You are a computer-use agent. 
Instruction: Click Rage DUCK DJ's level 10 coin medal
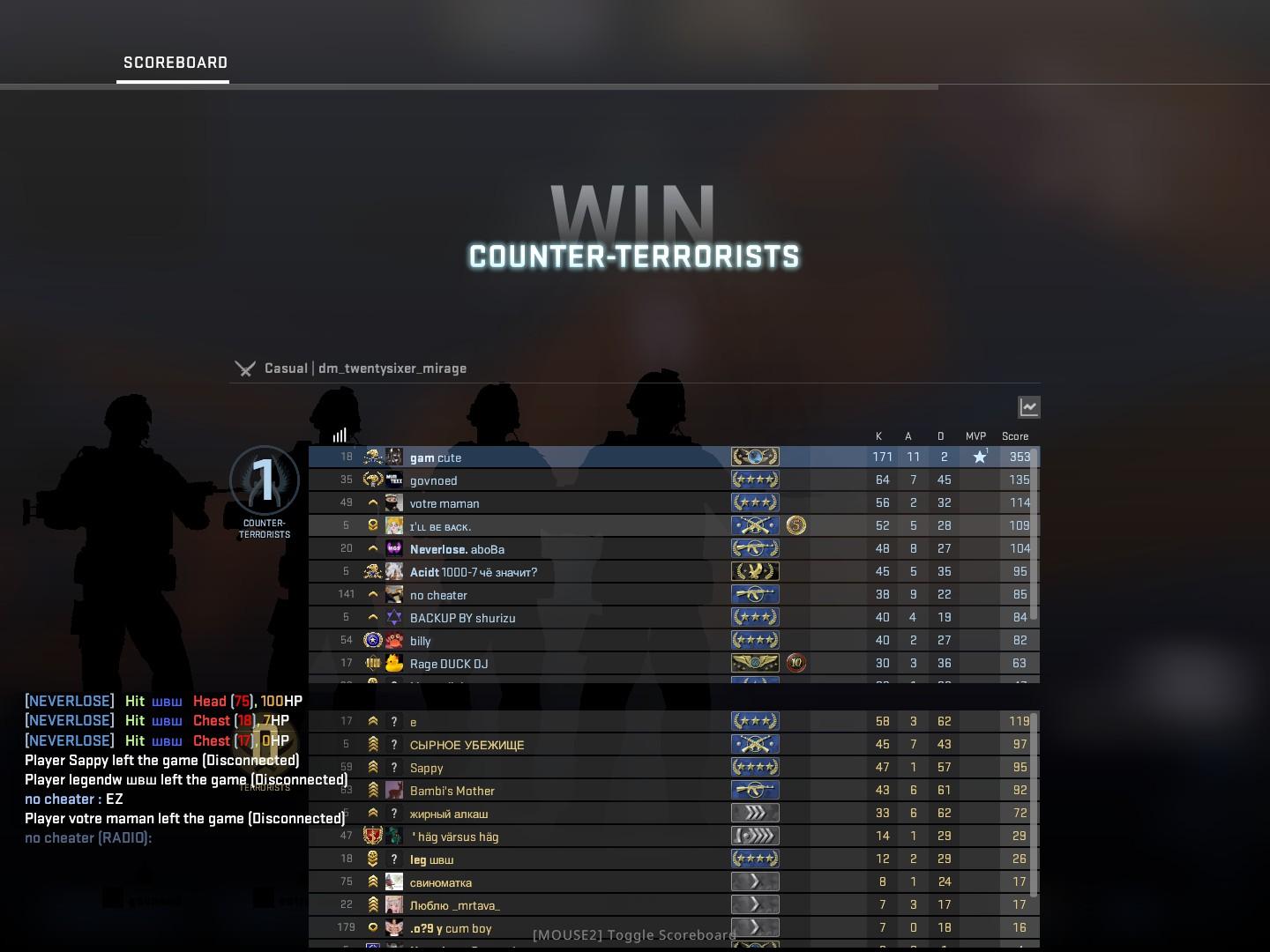(x=795, y=663)
